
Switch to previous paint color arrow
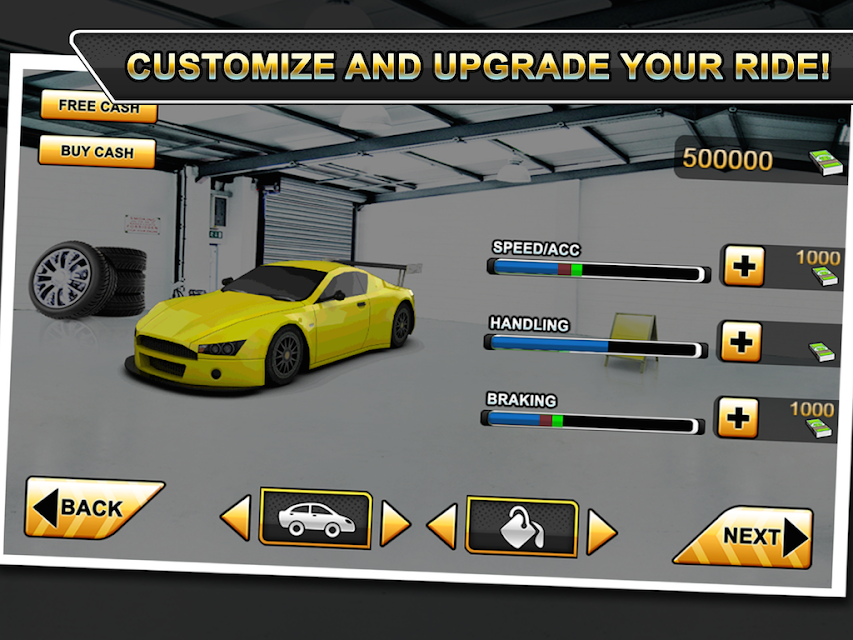tap(442, 526)
